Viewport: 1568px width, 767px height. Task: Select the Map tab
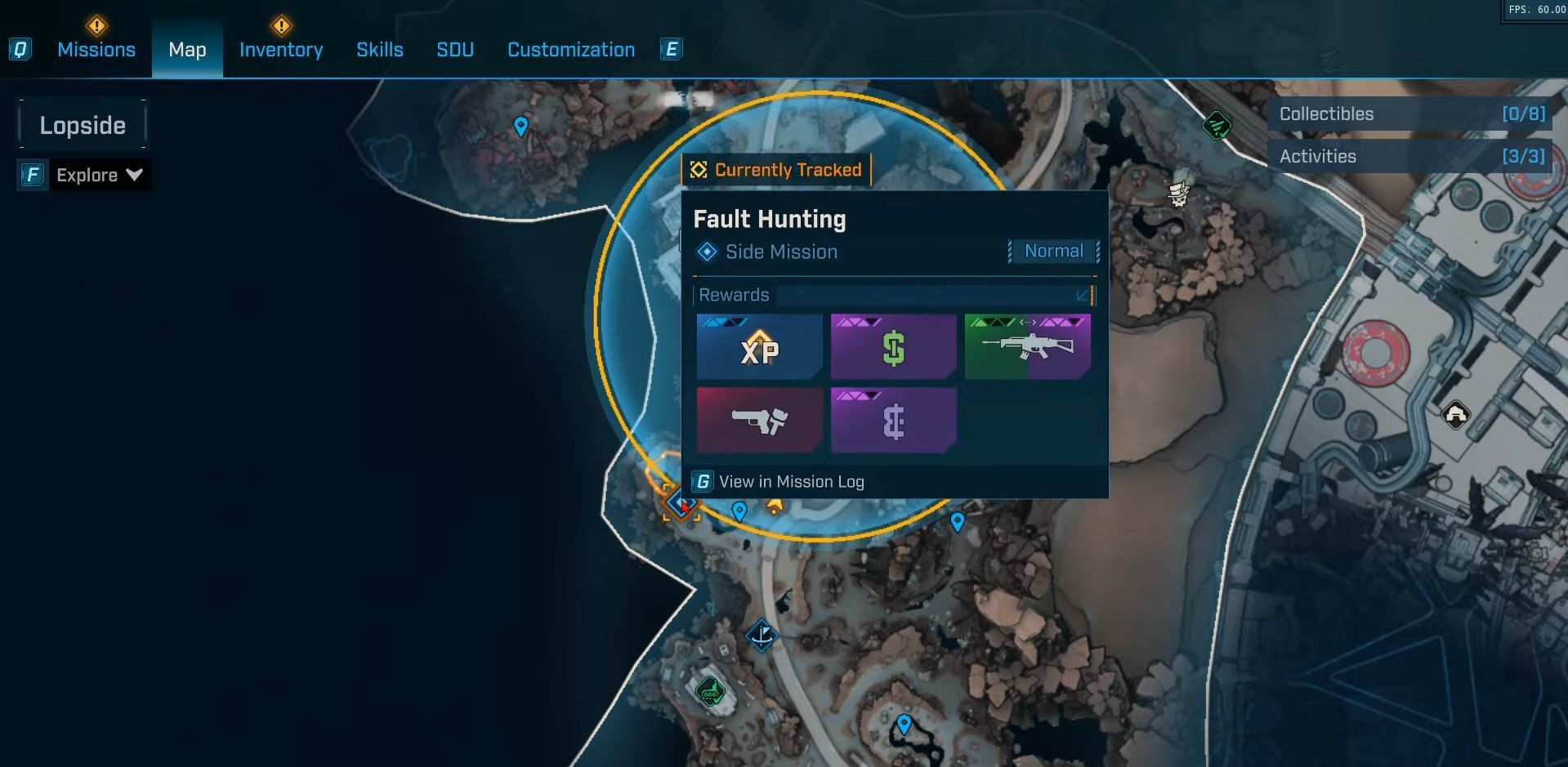pos(187,50)
